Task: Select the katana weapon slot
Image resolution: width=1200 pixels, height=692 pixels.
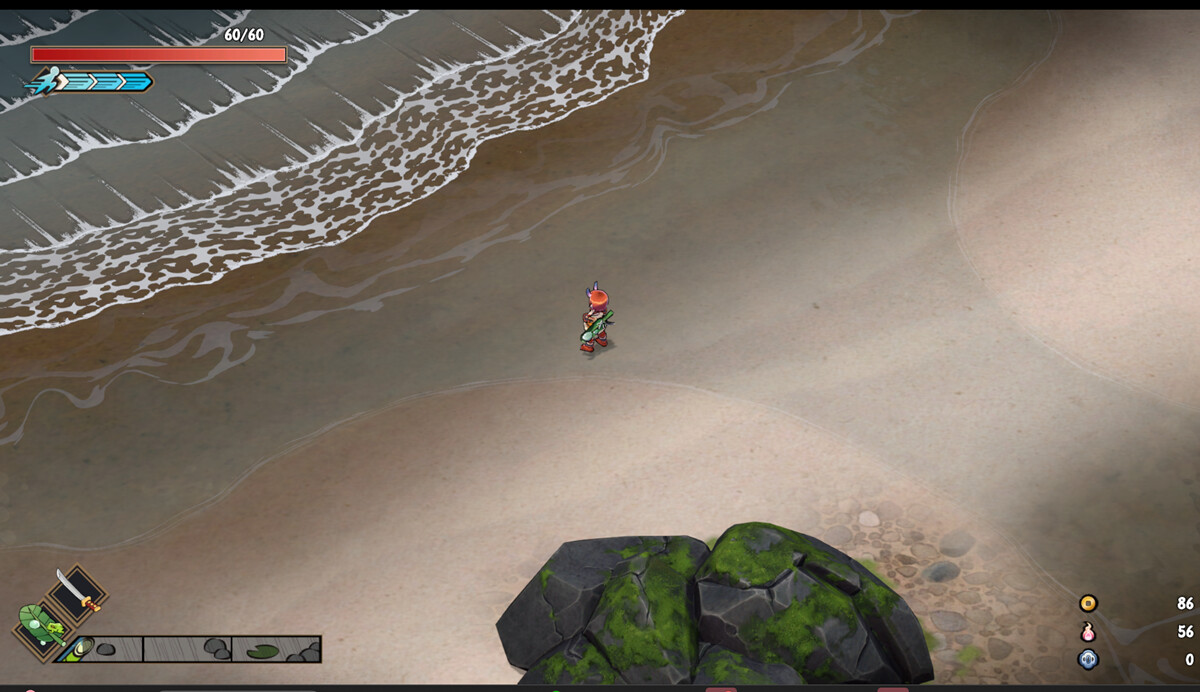Action: (x=77, y=593)
